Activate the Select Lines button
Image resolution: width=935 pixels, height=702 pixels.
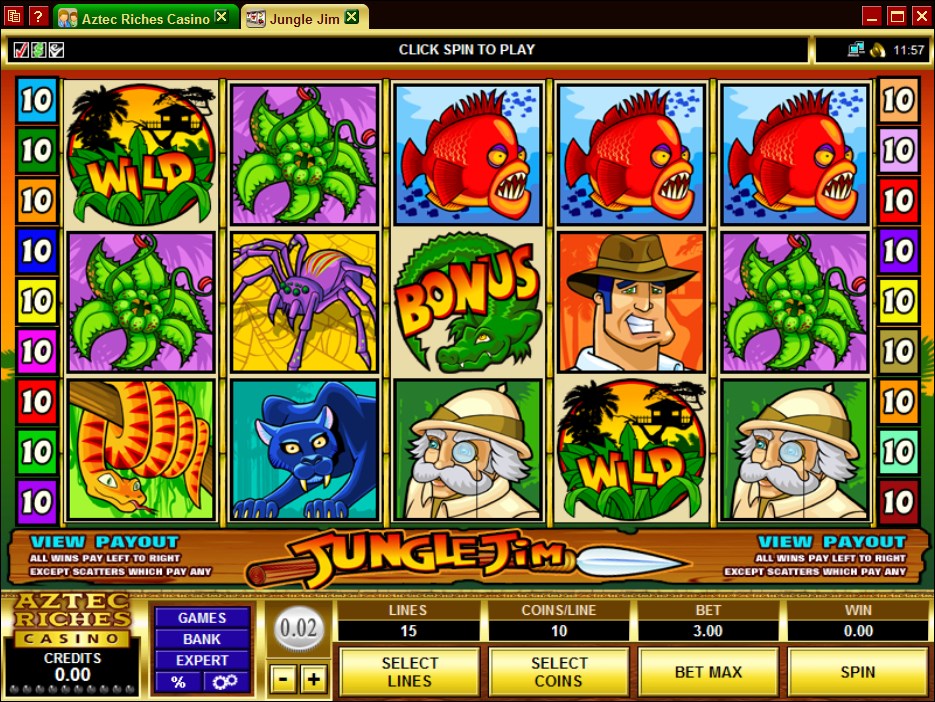tap(409, 672)
